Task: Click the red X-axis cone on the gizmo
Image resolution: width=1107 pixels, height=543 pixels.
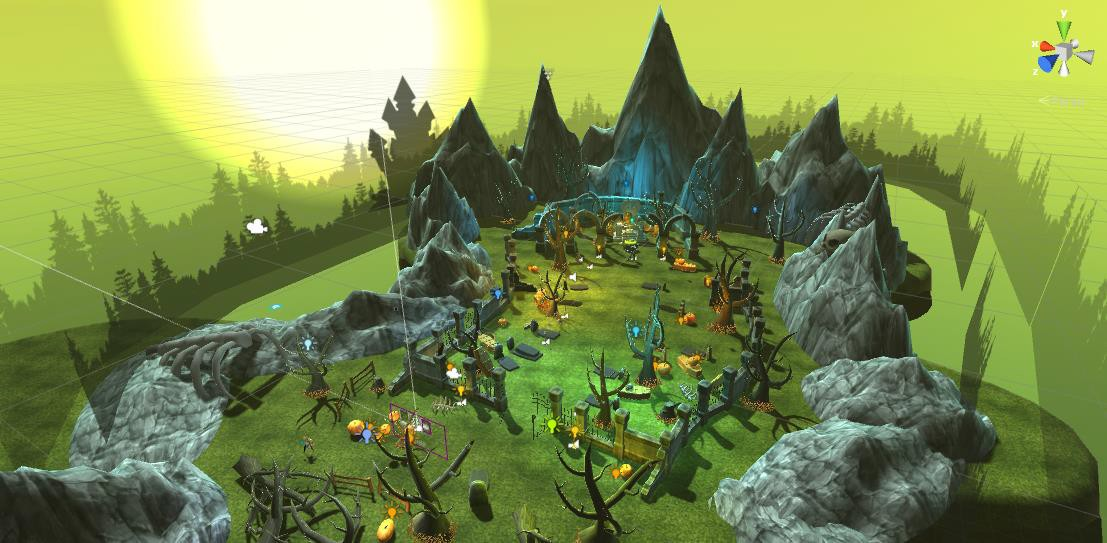Action: pos(1046,46)
